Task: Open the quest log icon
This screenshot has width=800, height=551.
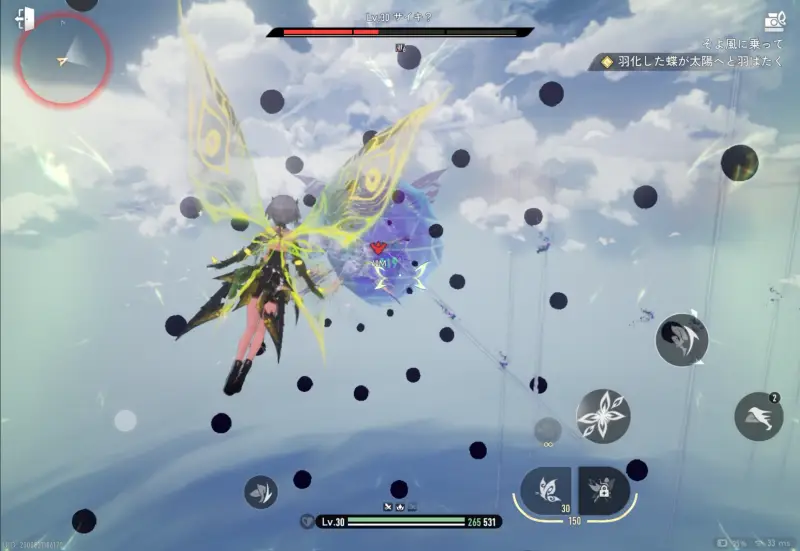Action: (x=775, y=21)
